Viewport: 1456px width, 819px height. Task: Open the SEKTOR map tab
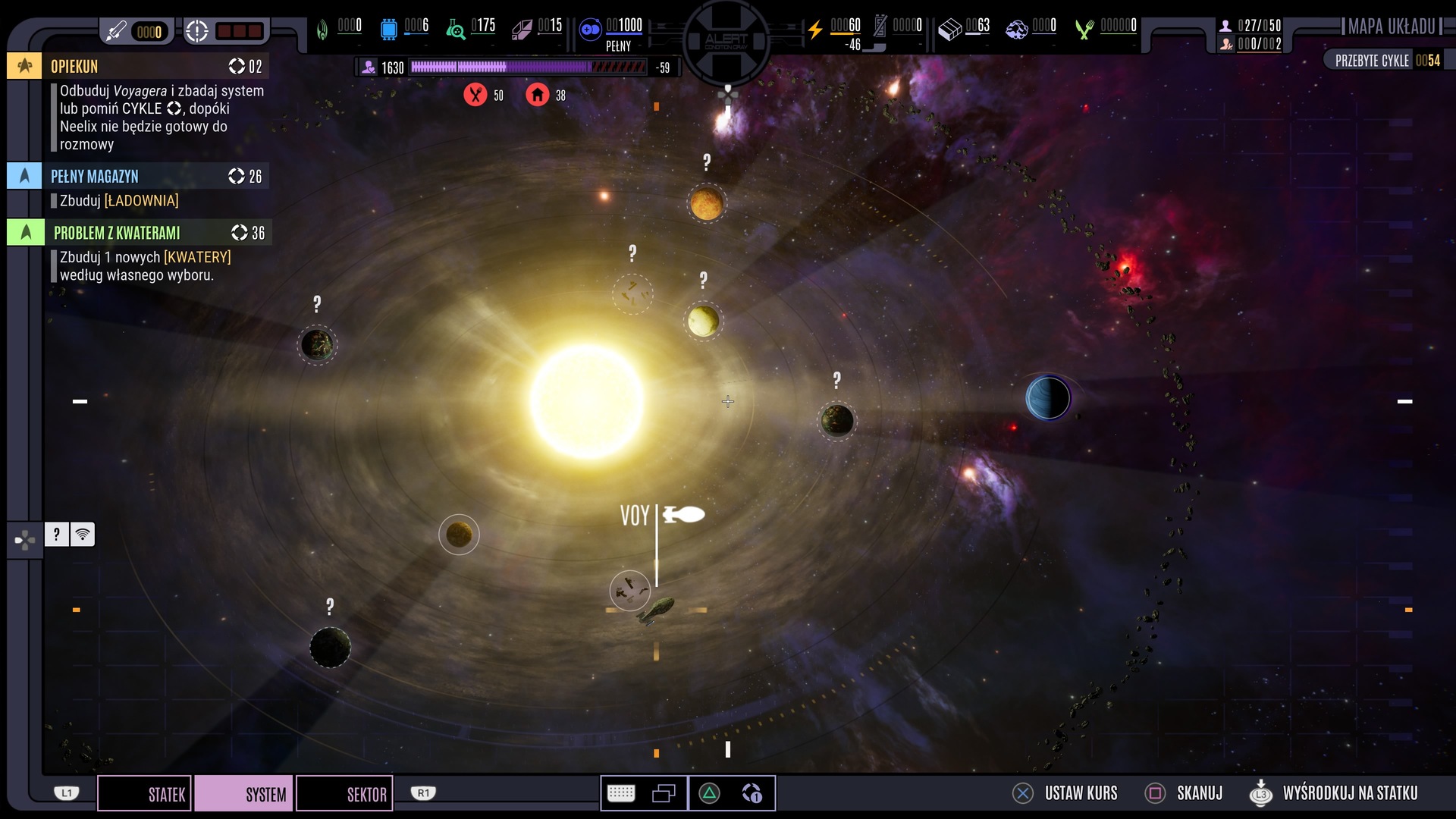[344, 793]
